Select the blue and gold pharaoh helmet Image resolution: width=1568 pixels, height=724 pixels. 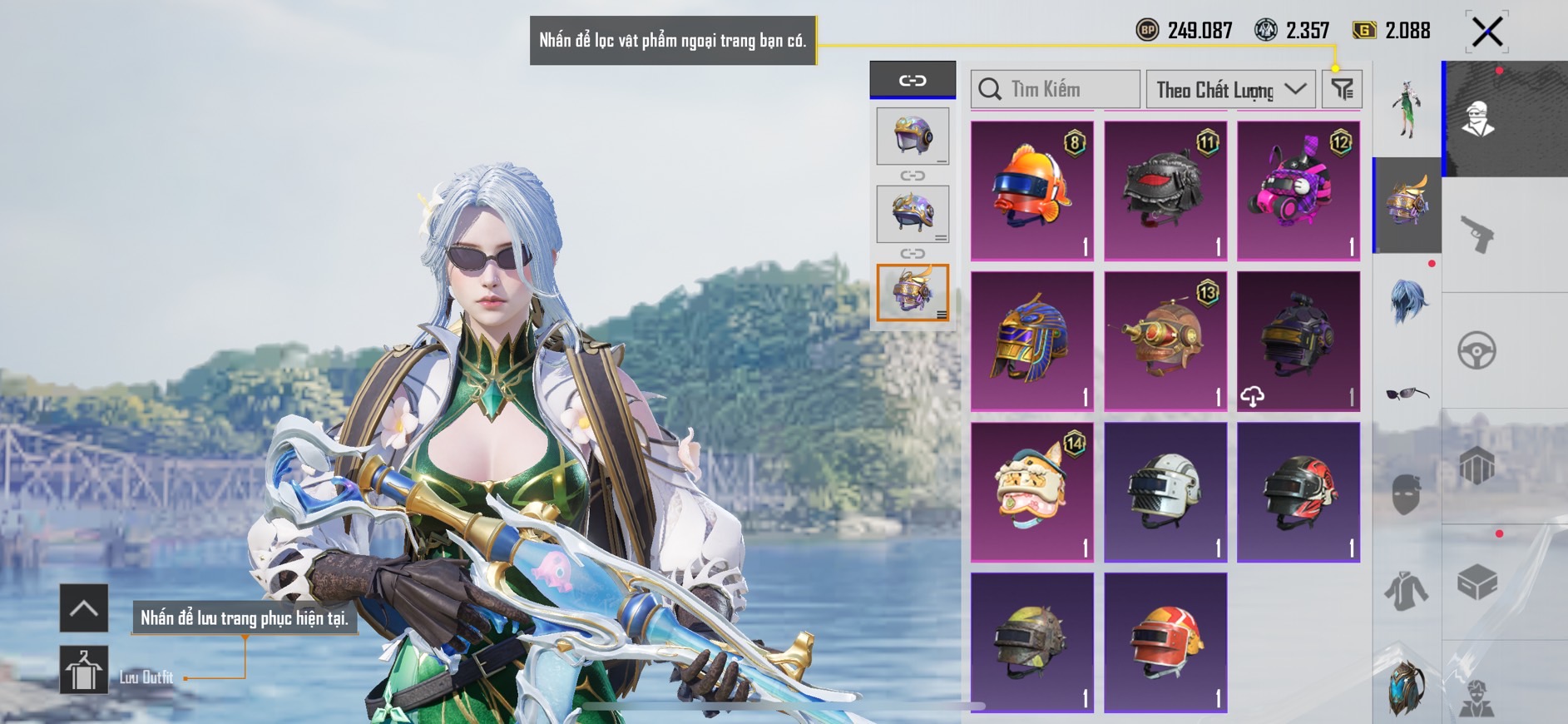pos(1031,340)
